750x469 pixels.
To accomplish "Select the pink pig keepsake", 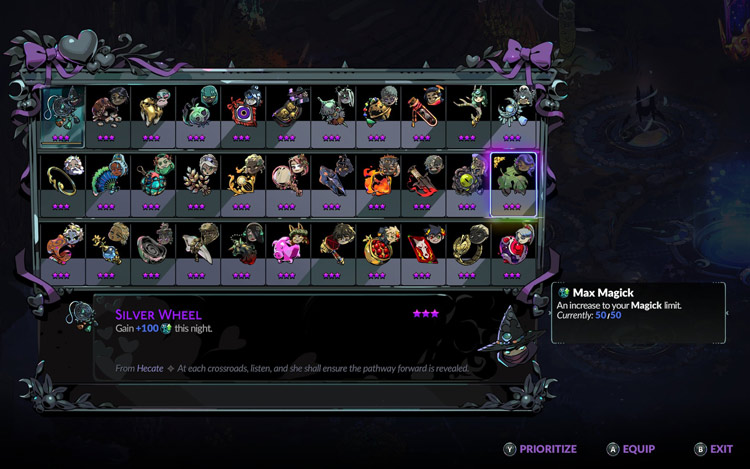I will (x=286, y=249).
